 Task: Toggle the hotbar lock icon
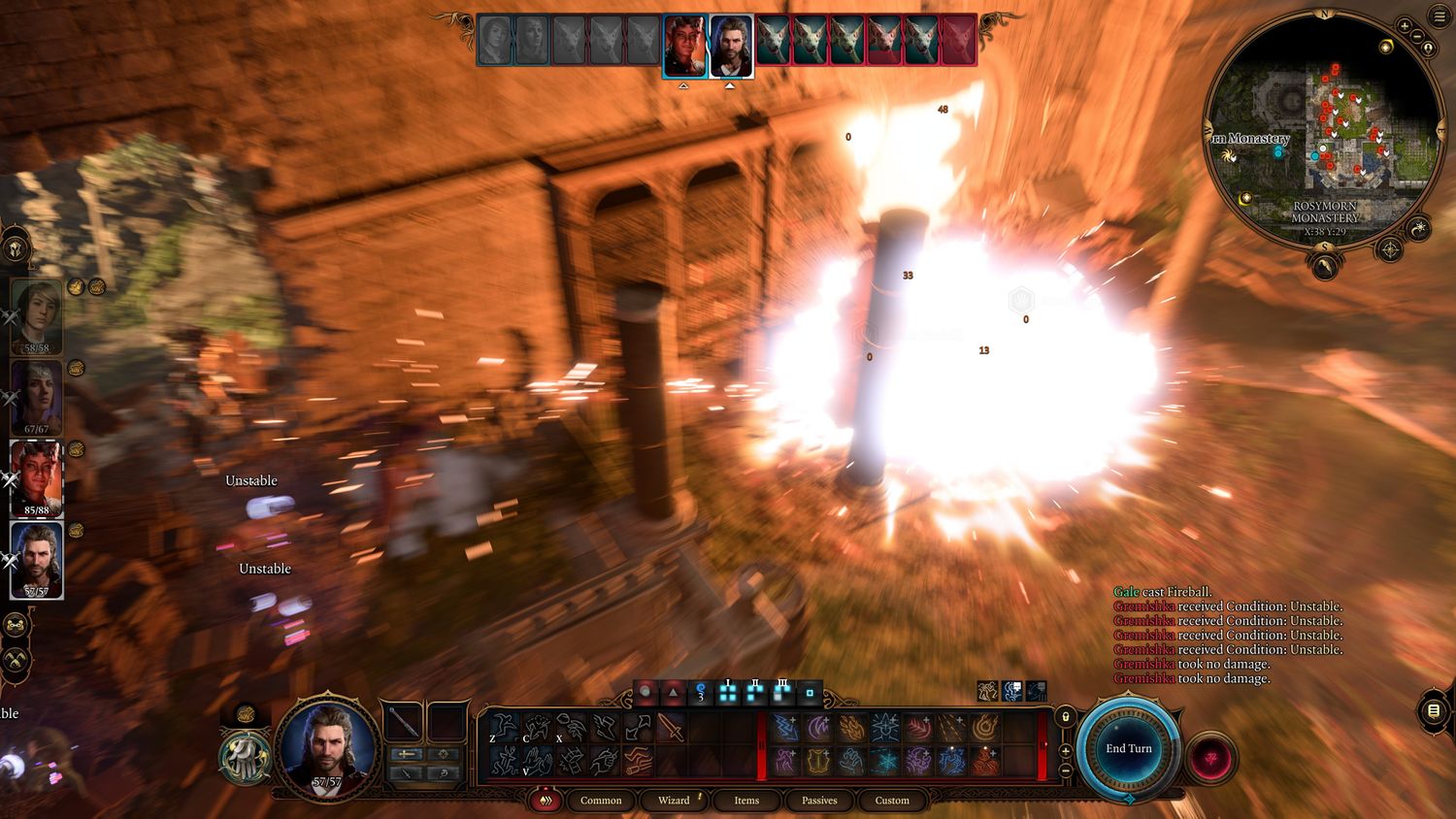coord(1066,717)
